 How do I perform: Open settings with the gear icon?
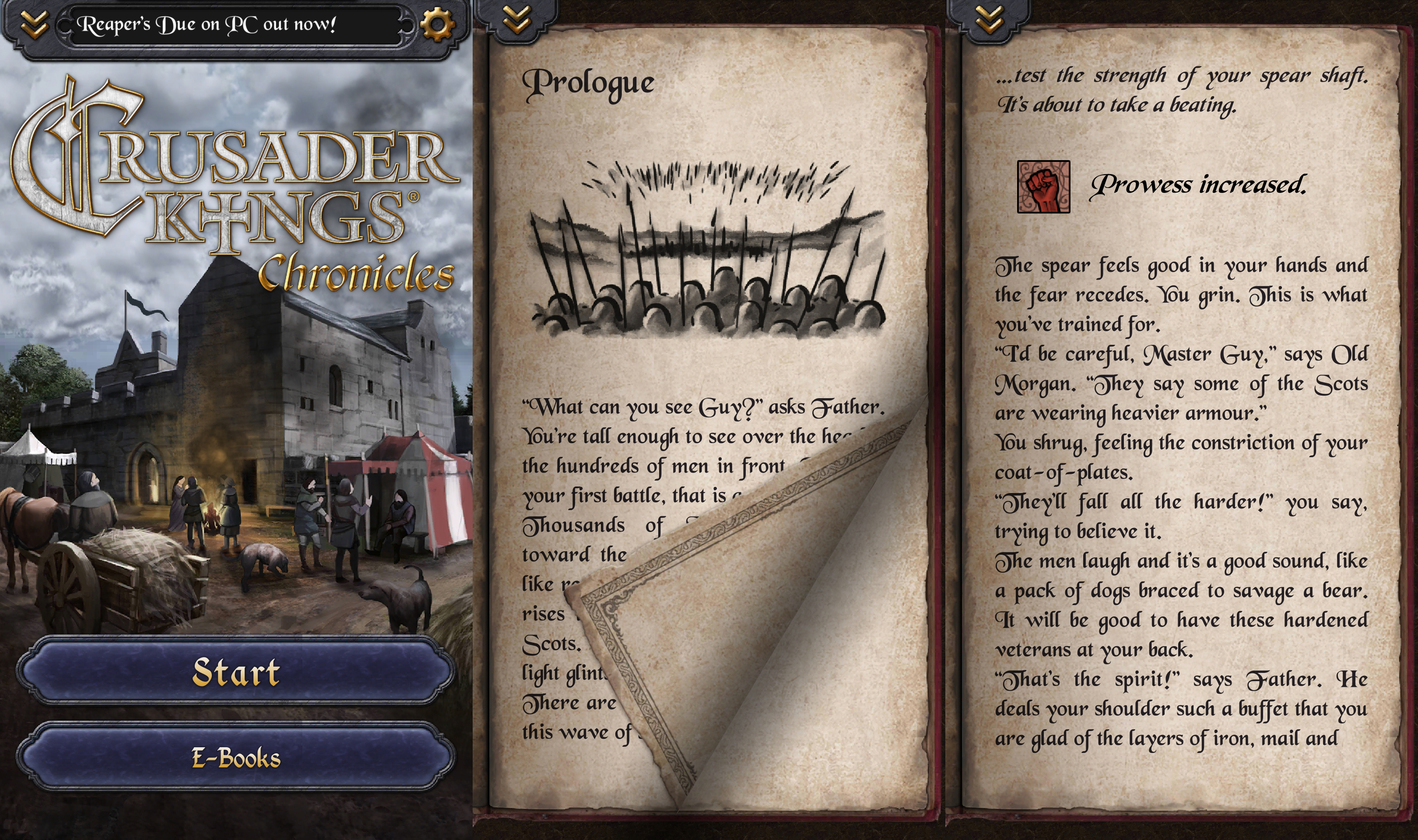coord(437,24)
